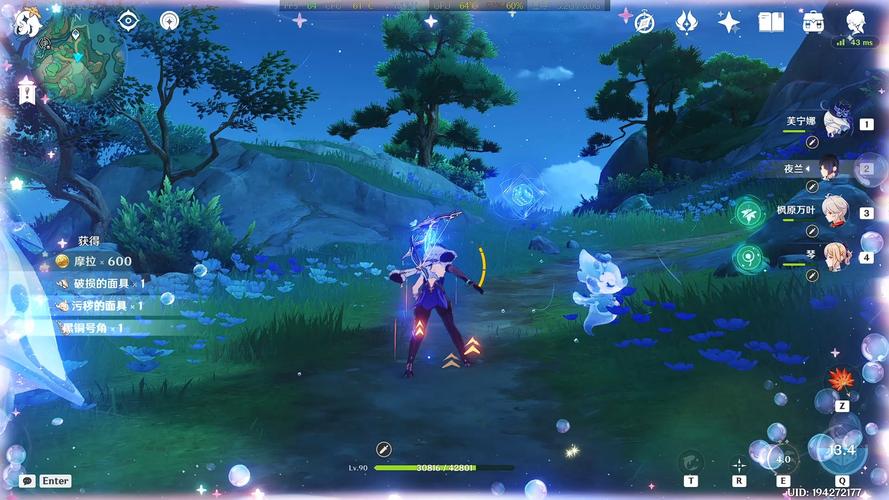Open the wish star icon
The height and width of the screenshot is (500, 889).
[729, 22]
